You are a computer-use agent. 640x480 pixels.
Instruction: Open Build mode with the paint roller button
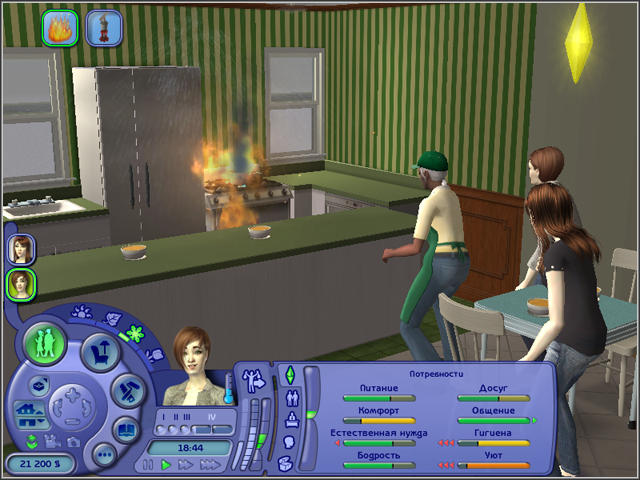(x=129, y=392)
